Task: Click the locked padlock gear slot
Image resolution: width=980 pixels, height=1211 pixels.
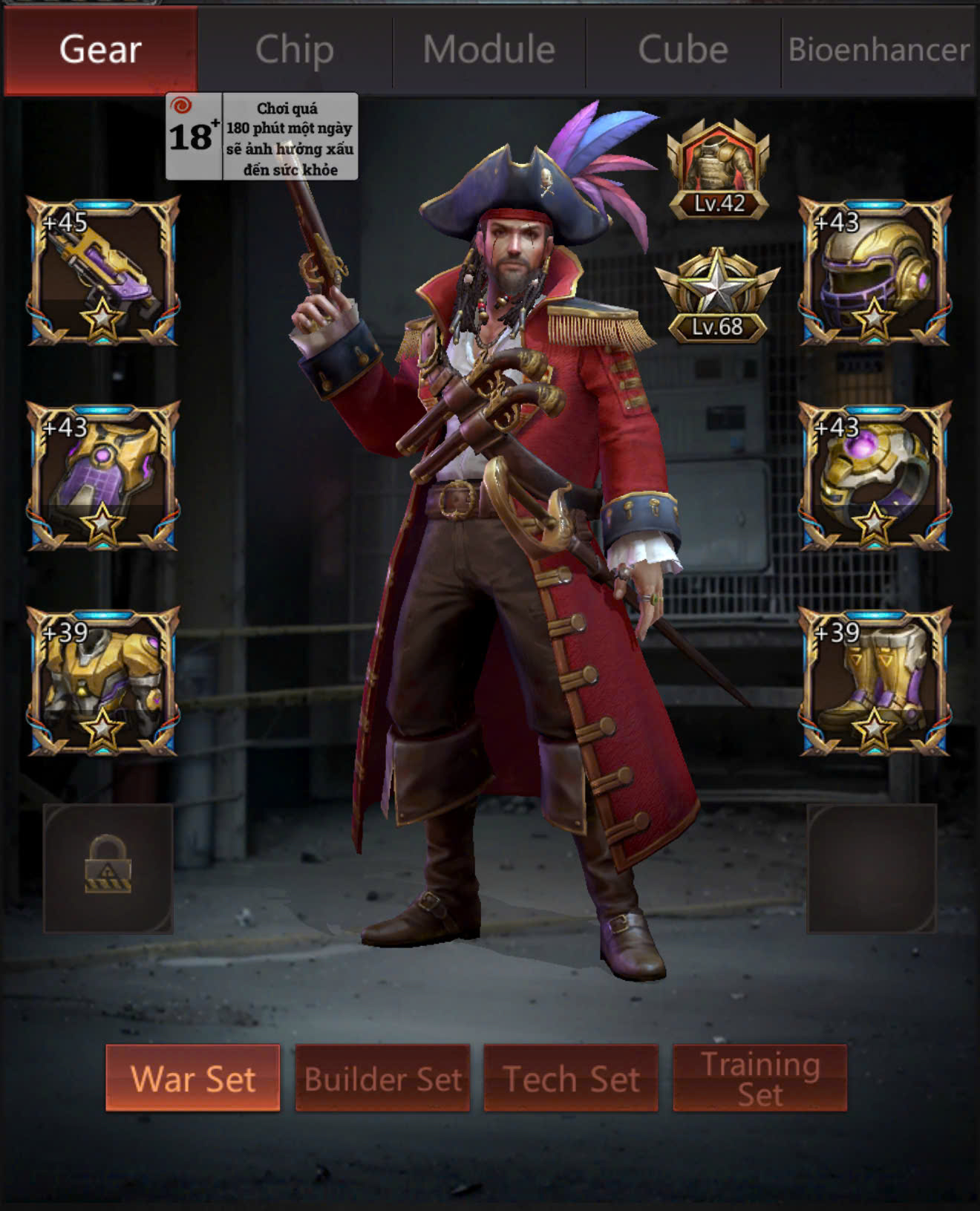Action: click(x=108, y=868)
